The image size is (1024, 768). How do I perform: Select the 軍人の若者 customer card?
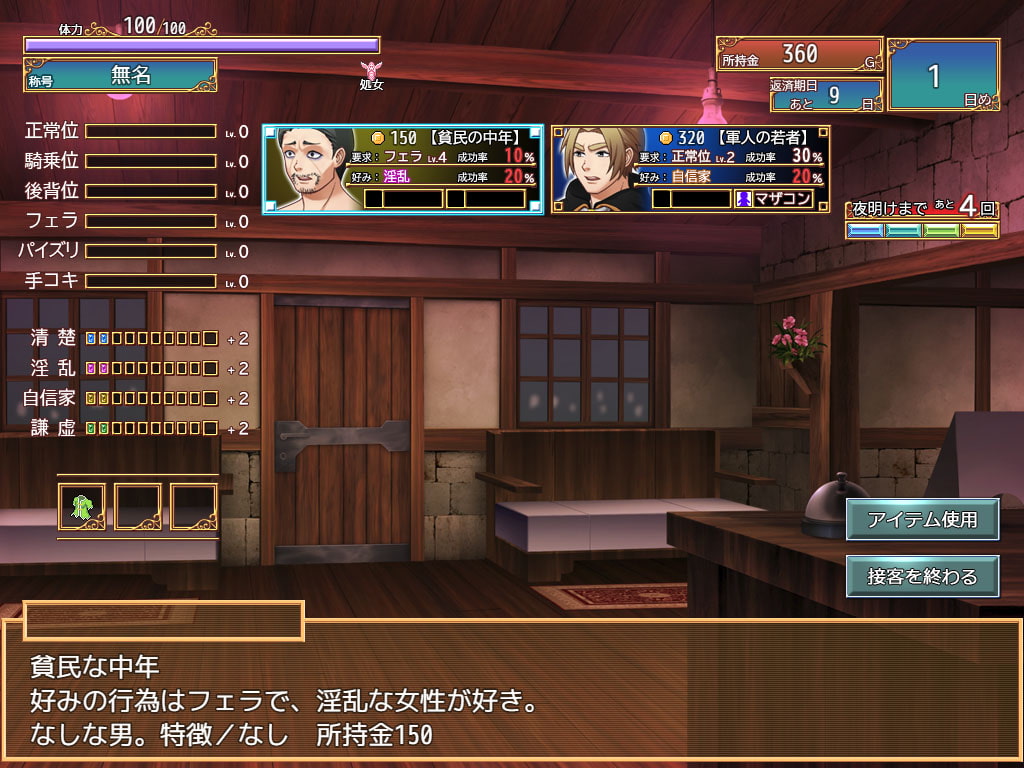[690, 169]
